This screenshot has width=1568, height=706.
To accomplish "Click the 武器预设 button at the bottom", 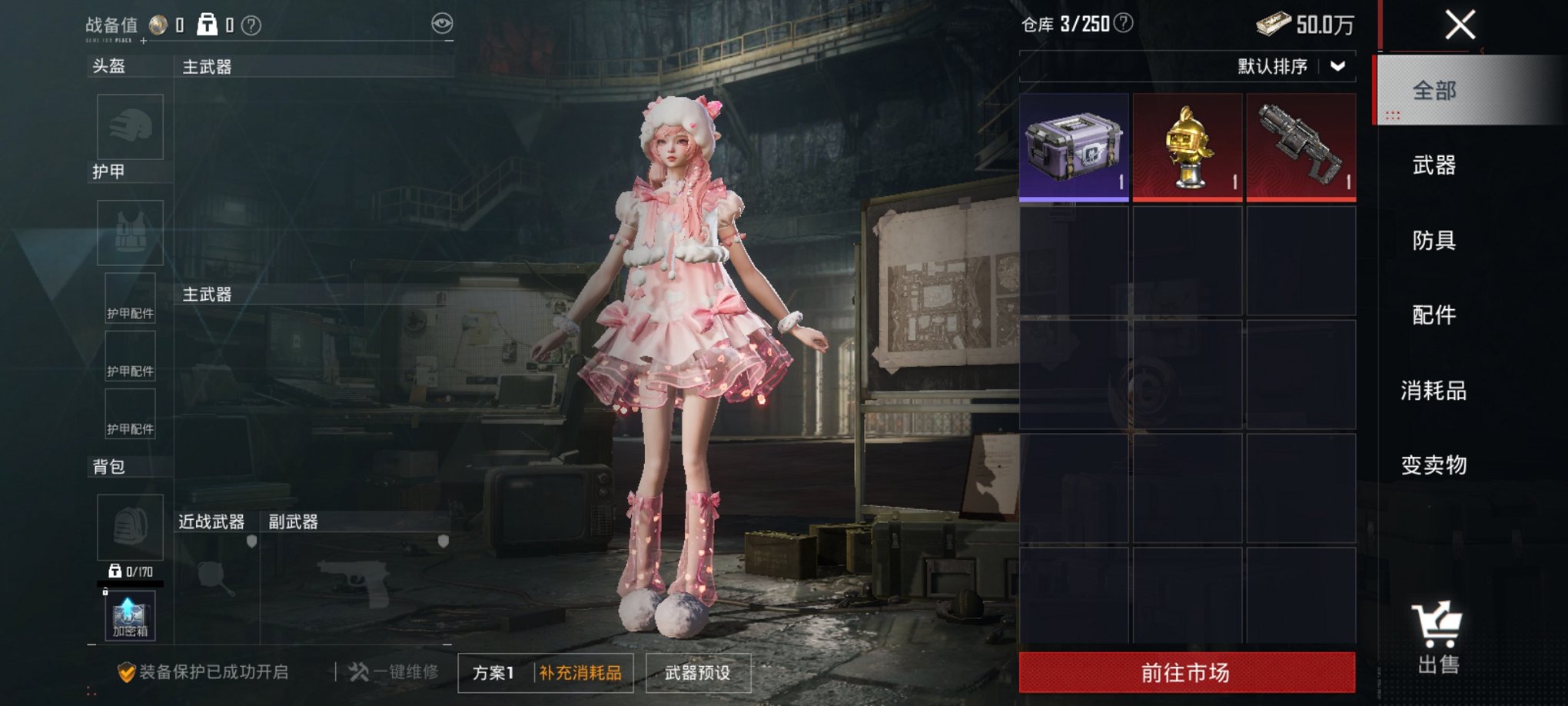I will pos(696,674).
